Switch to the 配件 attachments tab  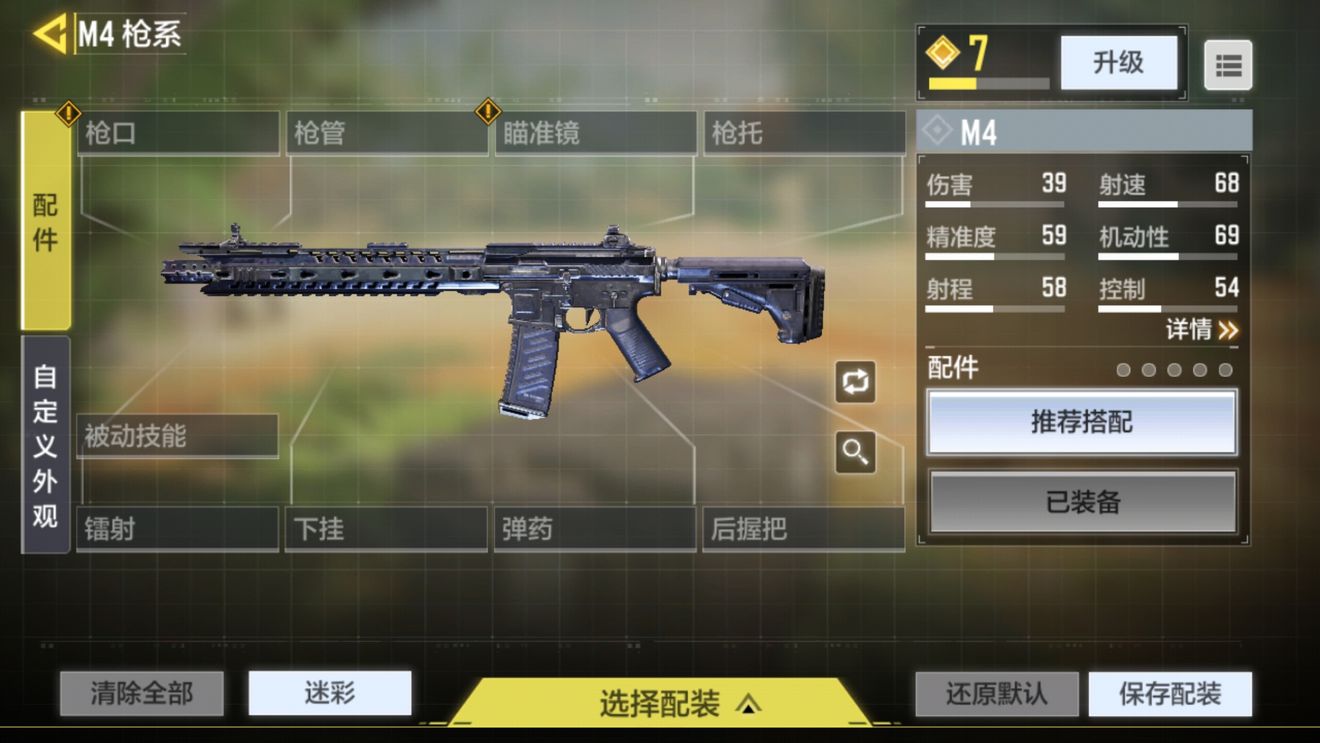pos(46,221)
